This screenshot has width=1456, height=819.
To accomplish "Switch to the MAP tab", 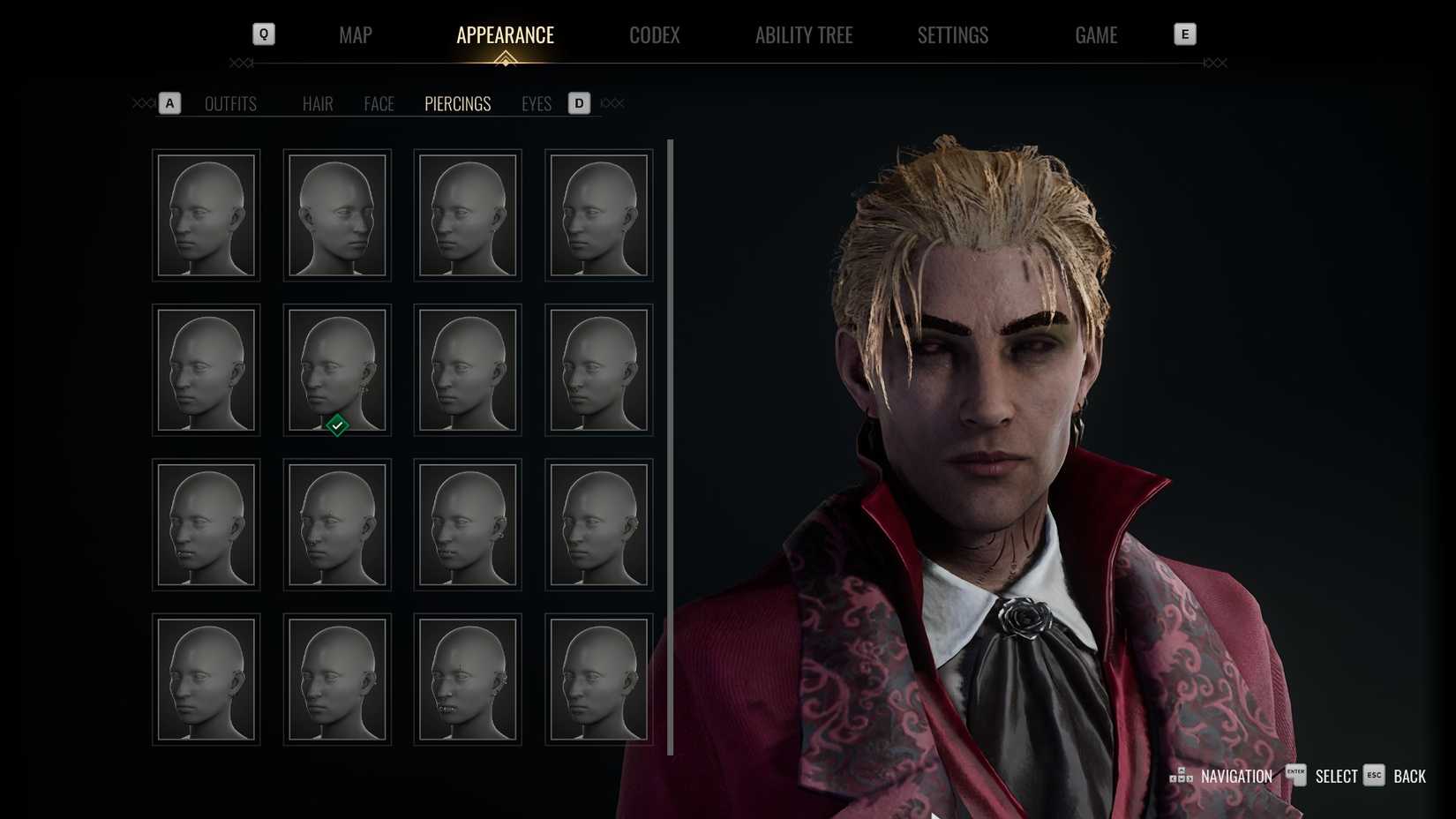I will [x=355, y=35].
